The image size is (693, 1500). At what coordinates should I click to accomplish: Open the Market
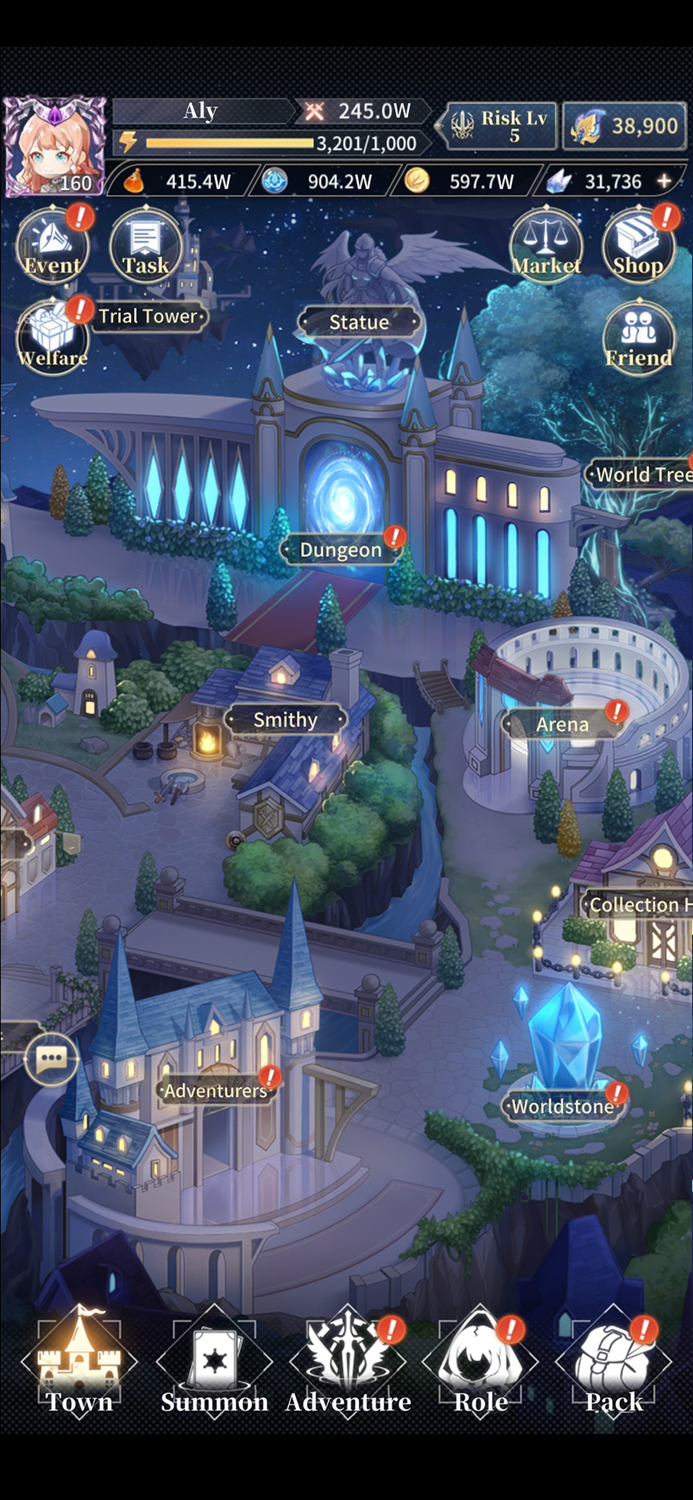(546, 245)
